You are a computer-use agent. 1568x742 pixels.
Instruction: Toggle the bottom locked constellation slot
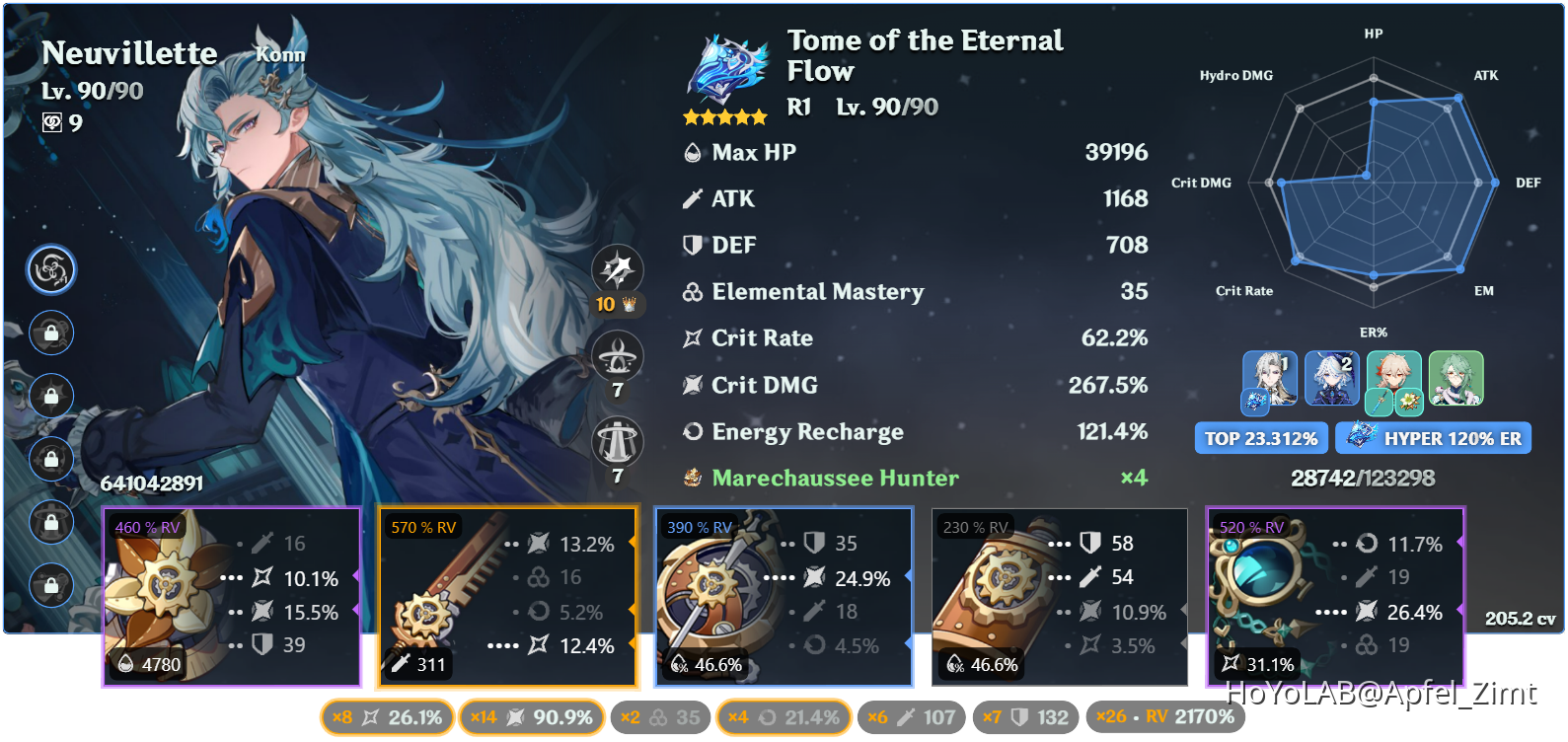[51, 585]
